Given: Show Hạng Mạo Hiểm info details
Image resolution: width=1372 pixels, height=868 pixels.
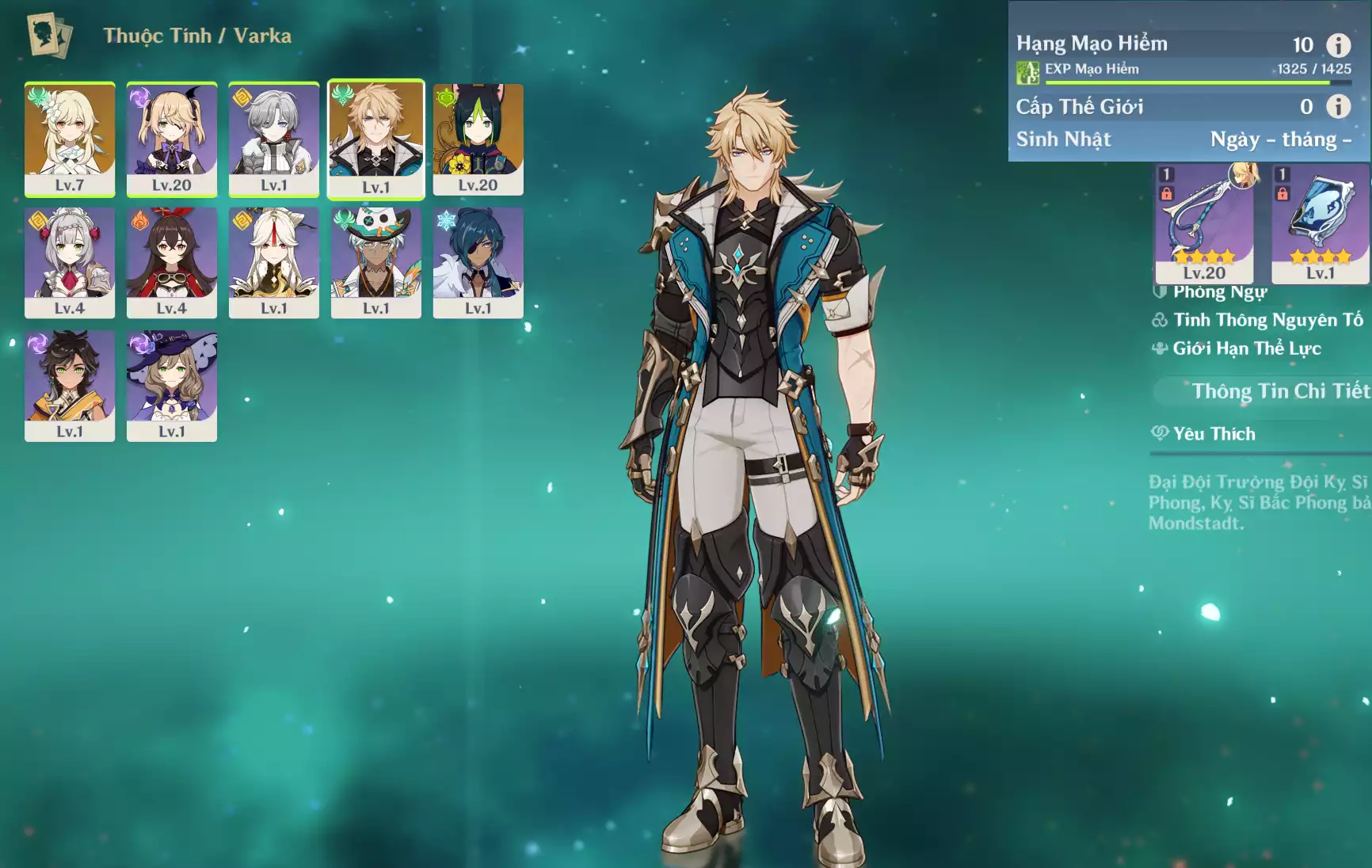Looking at the screenshot, I should [1338, 45].
